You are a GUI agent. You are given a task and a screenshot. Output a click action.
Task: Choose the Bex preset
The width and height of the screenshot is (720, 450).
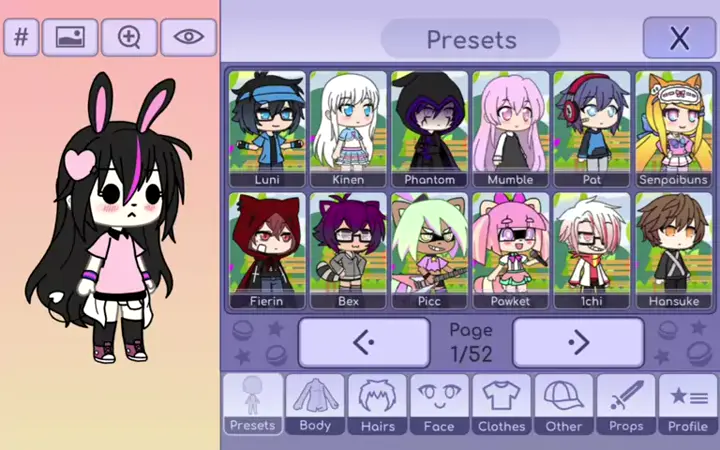click(x=348, y=249)
